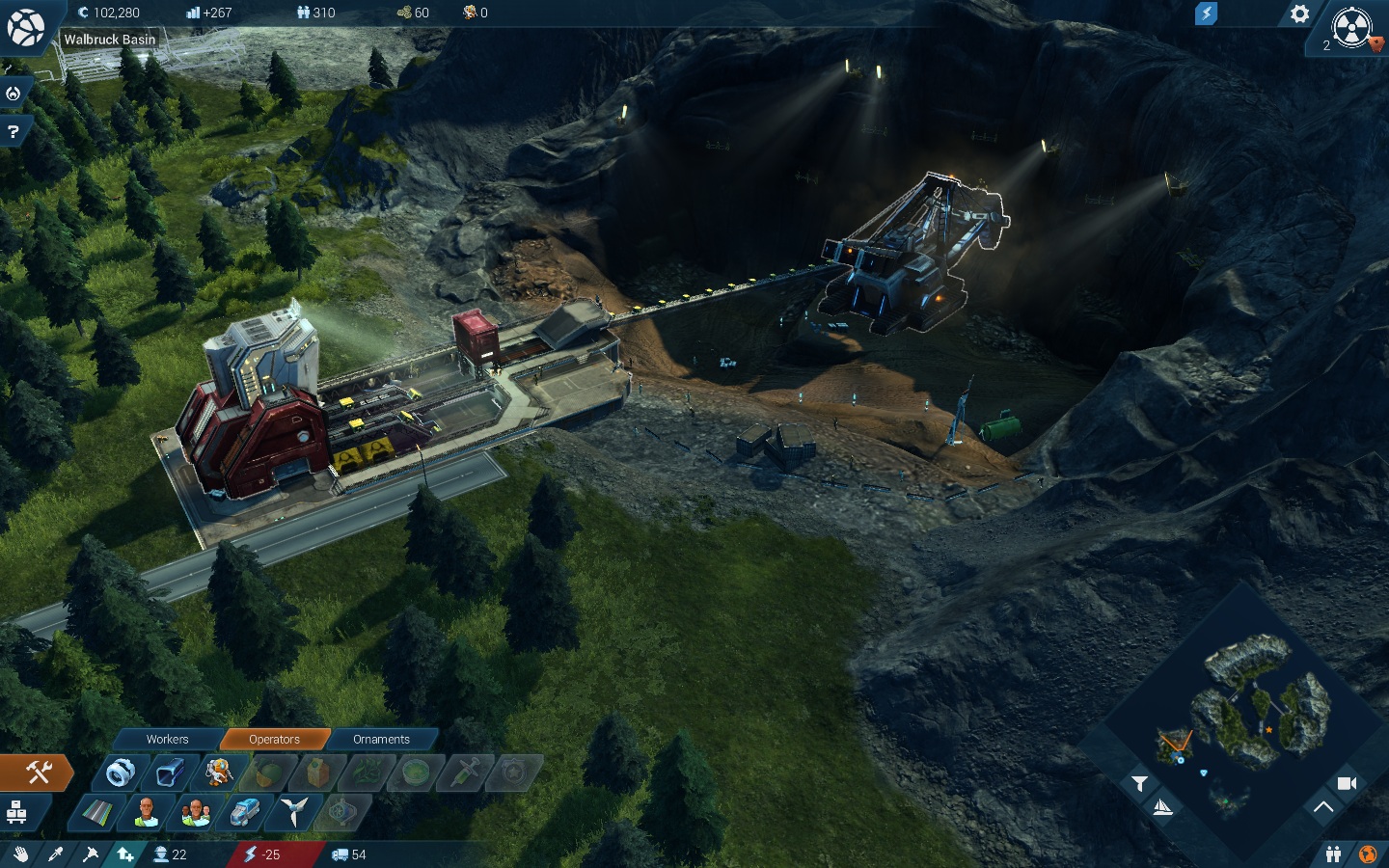Click the minimap camera button
Screen dimensions: 1389x868
tap(1347, 783)
